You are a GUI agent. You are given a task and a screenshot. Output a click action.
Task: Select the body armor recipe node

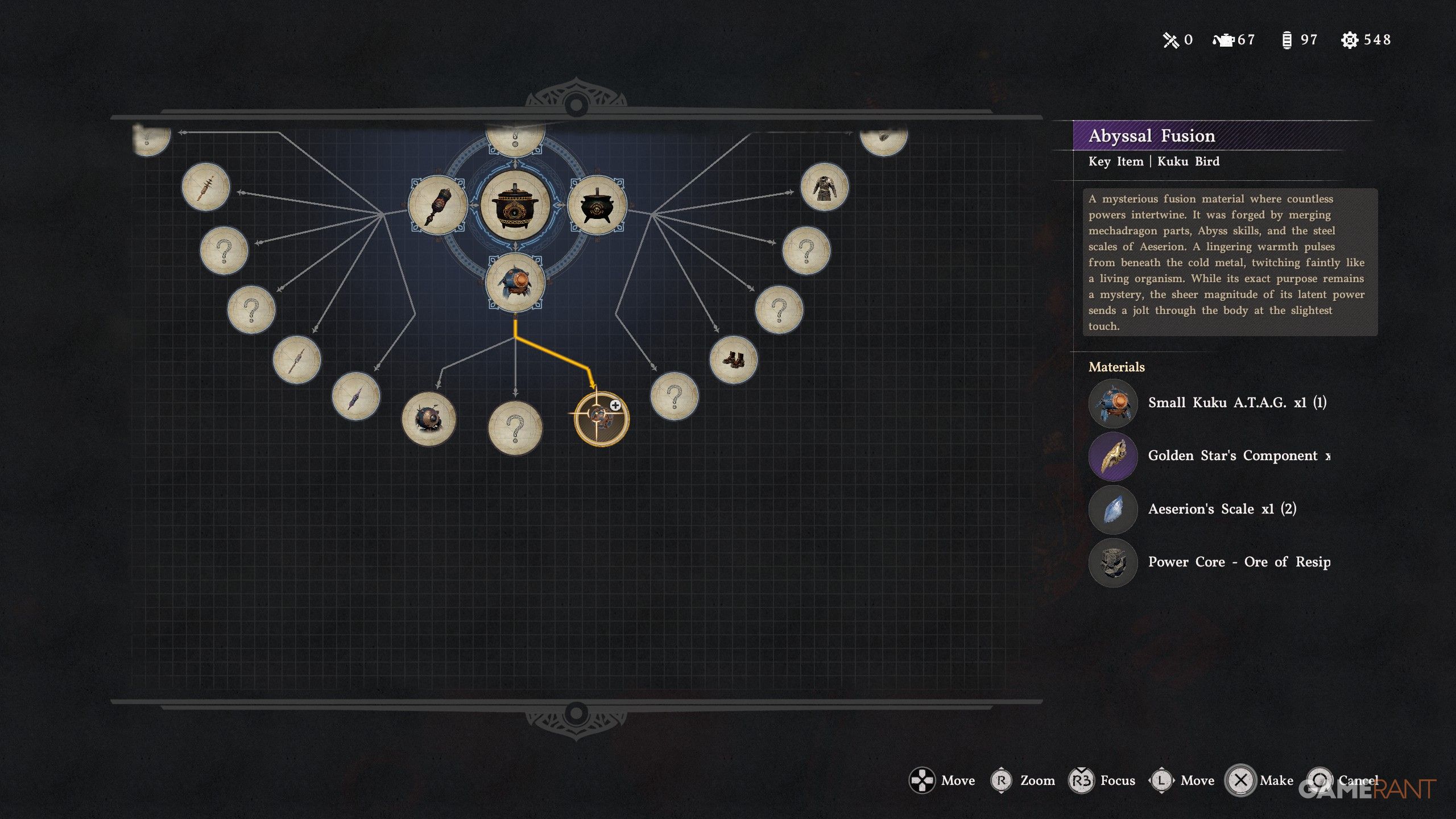click(x=824, y=187)
